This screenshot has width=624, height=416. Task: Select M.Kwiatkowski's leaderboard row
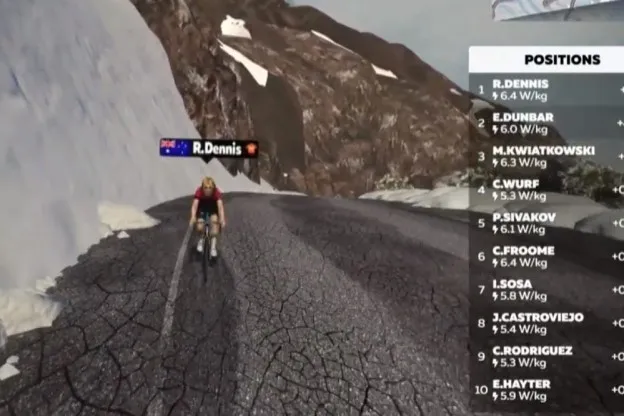tap(545, 156)
